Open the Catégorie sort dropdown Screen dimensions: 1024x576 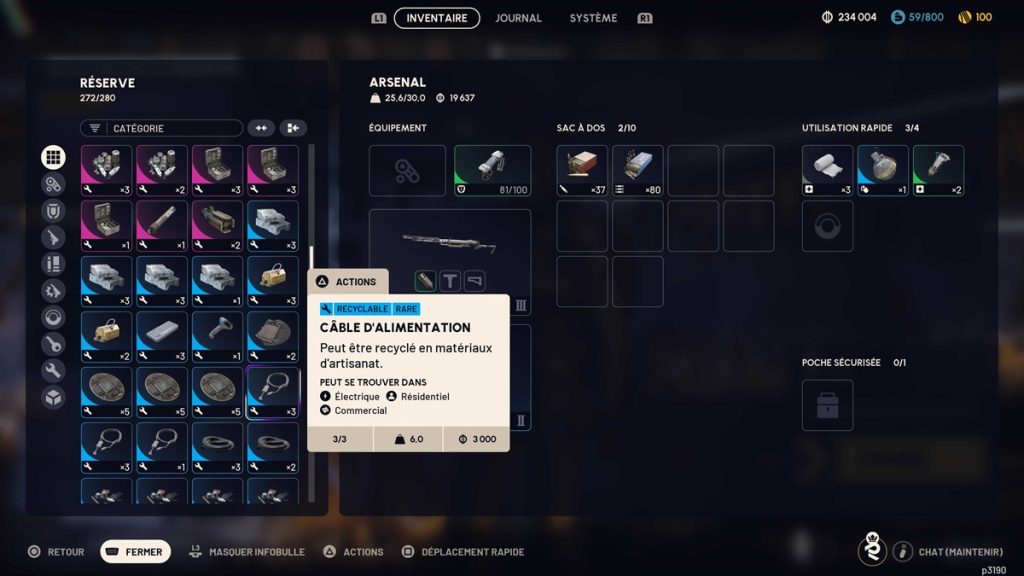coord(161,128)
